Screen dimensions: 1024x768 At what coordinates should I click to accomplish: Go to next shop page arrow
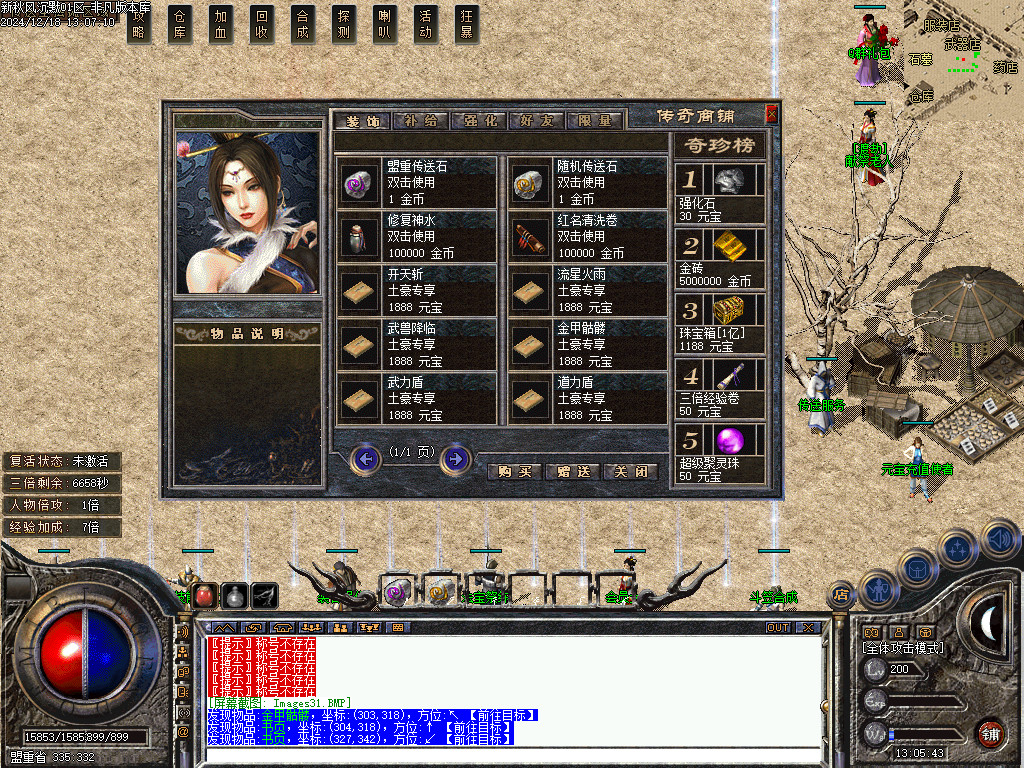click(455, 459)
